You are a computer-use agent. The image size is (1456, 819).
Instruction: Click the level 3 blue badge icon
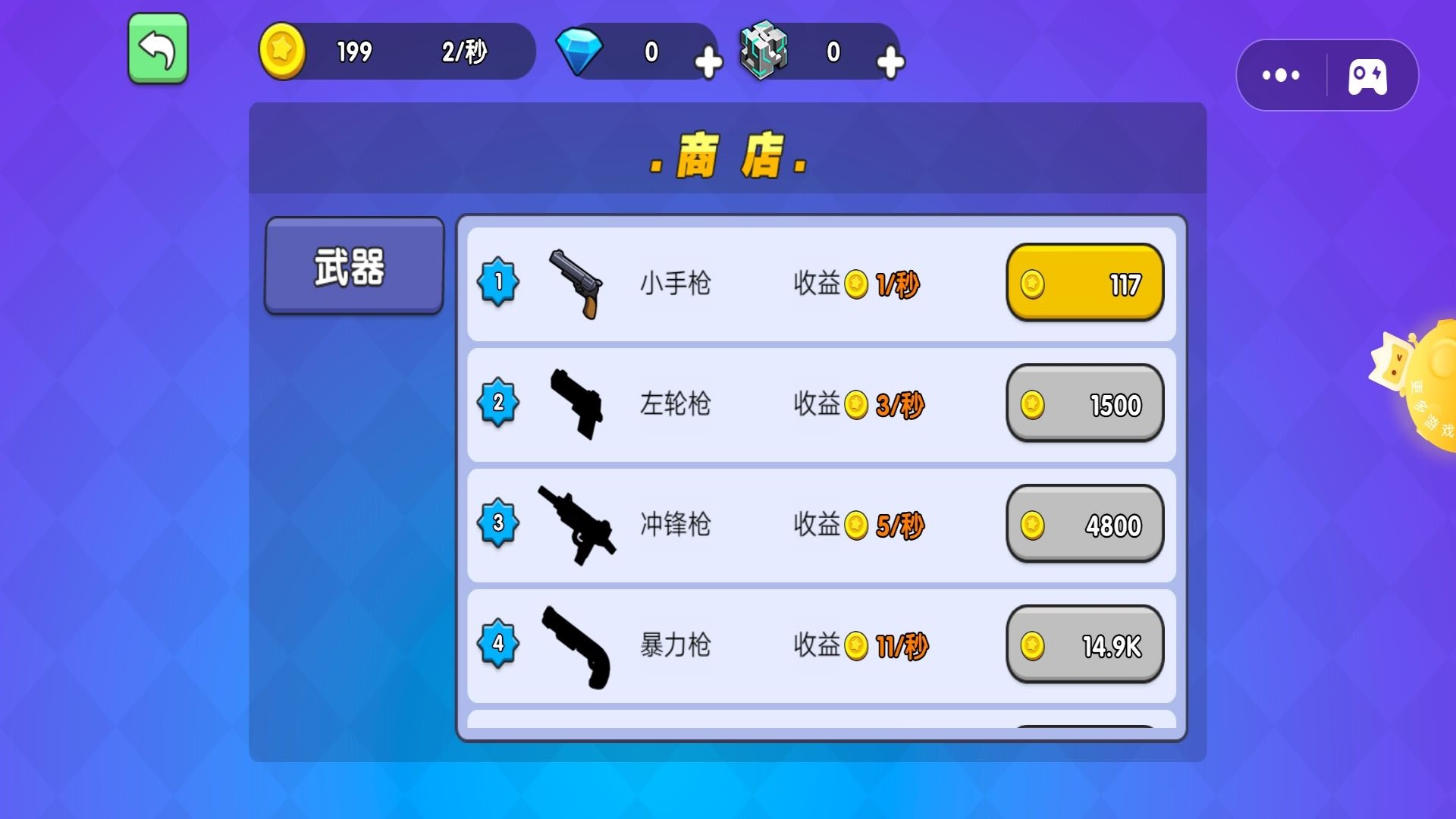pyautogui.click(x=498, y=523)
